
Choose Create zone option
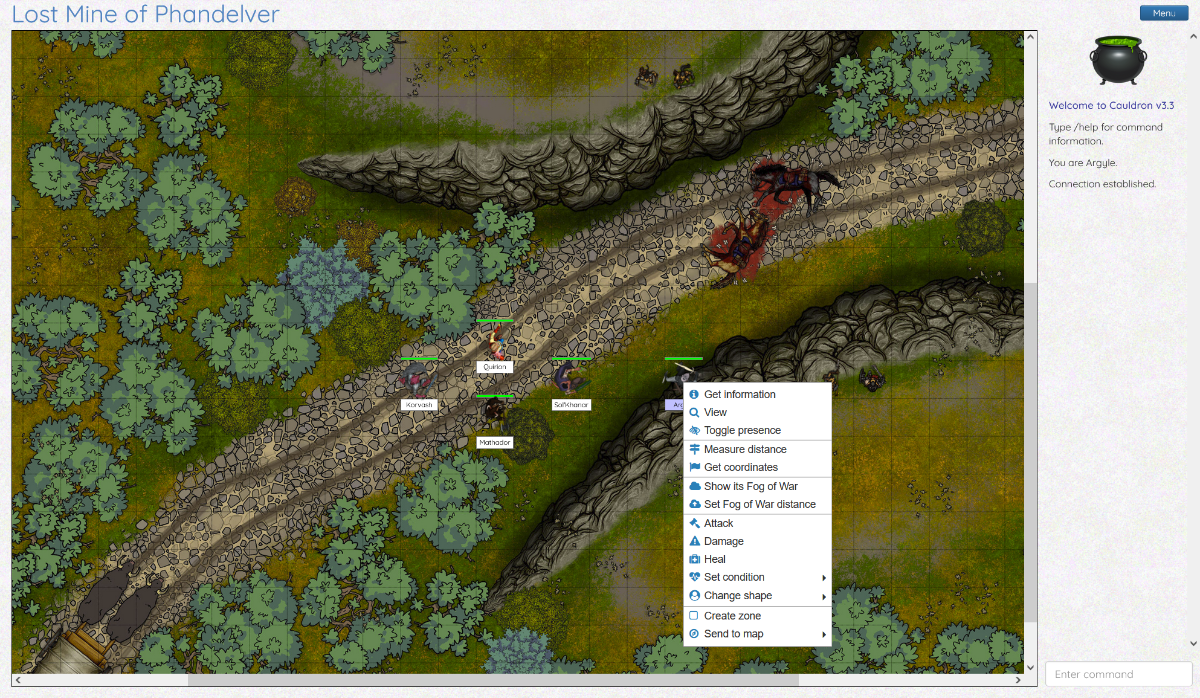pos(732,616)
